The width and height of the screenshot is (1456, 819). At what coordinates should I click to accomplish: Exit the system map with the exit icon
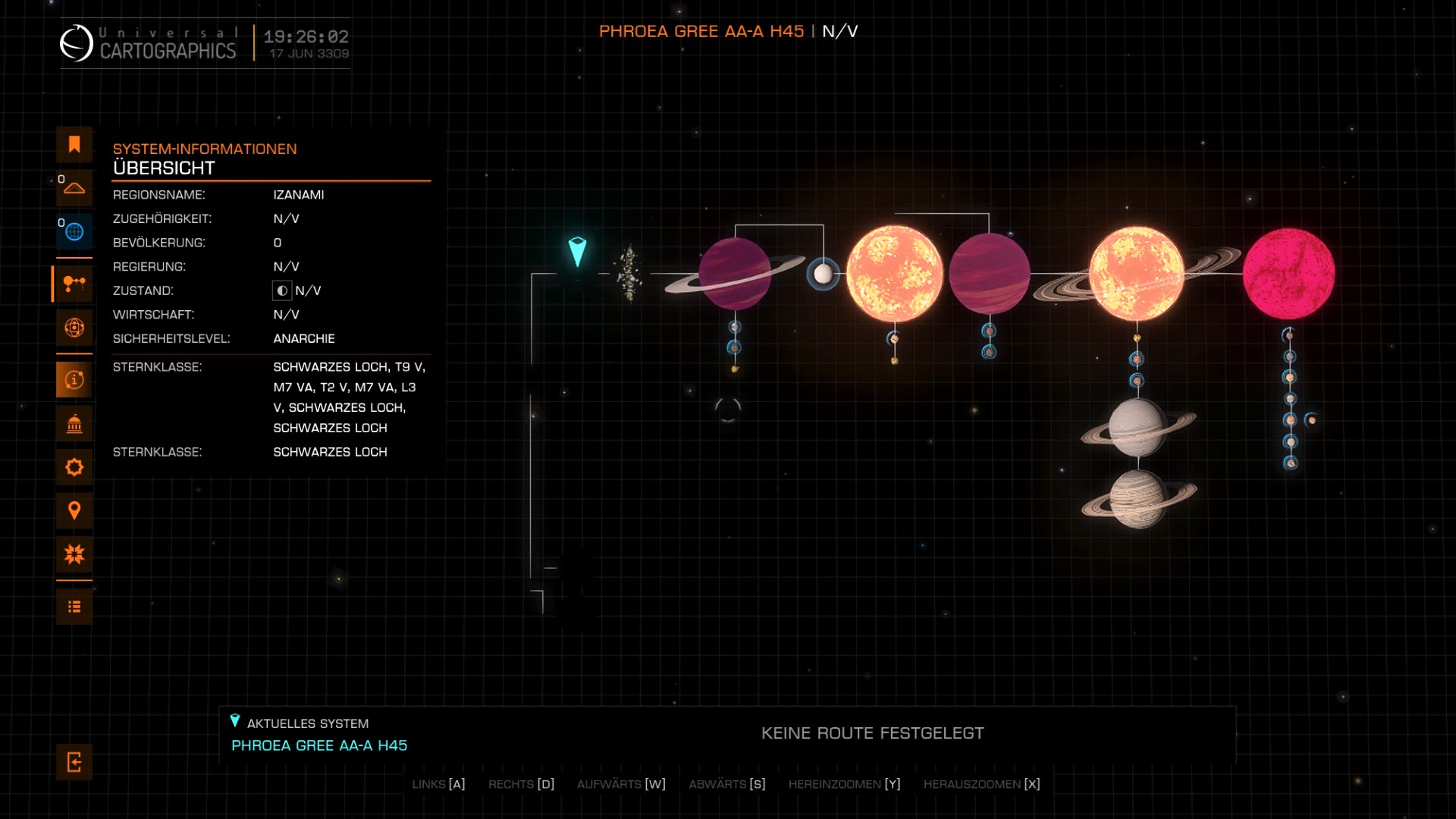coord(74,762)
